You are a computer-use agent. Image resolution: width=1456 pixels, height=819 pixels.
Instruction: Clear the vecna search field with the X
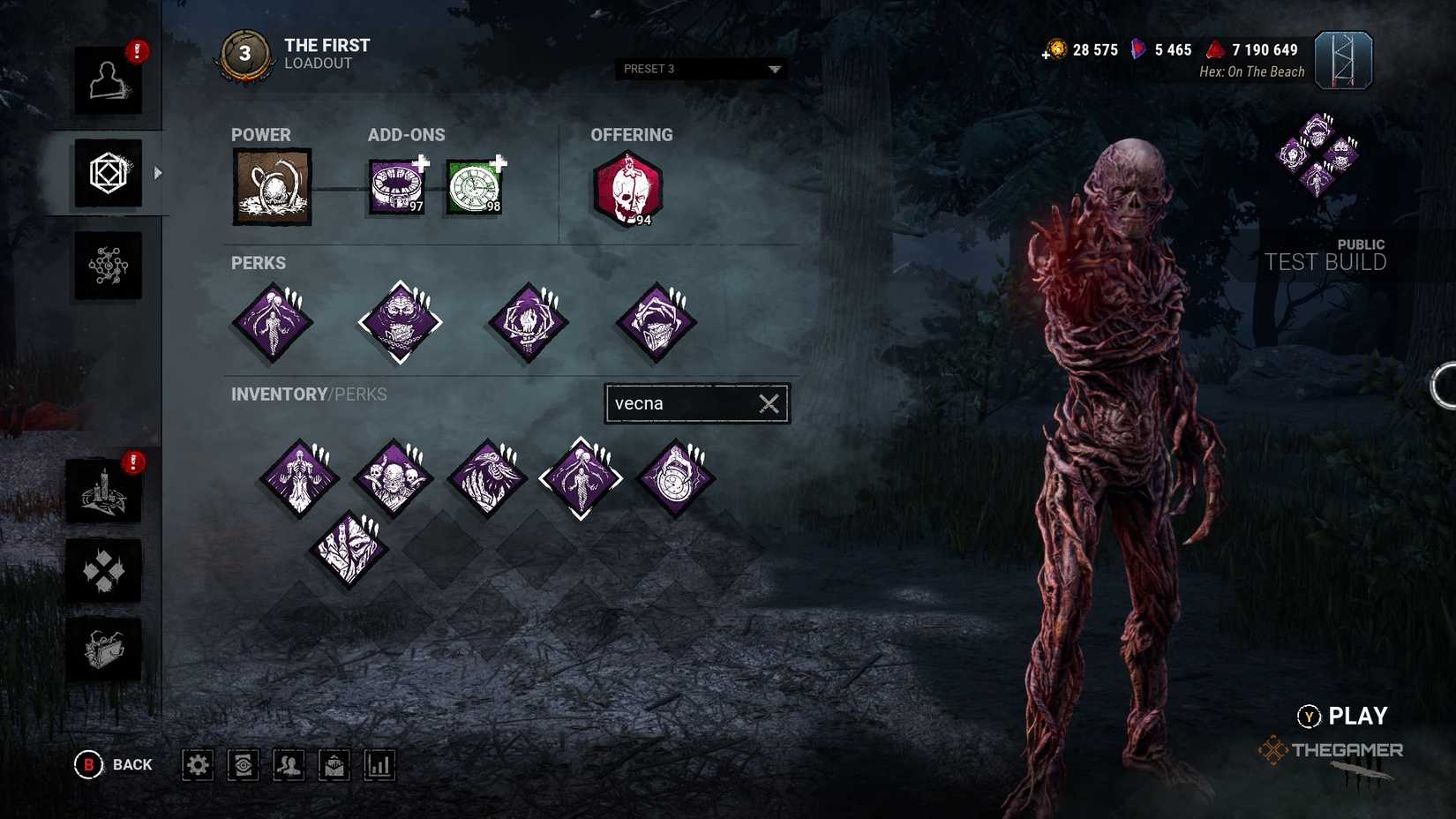(767, 403)
